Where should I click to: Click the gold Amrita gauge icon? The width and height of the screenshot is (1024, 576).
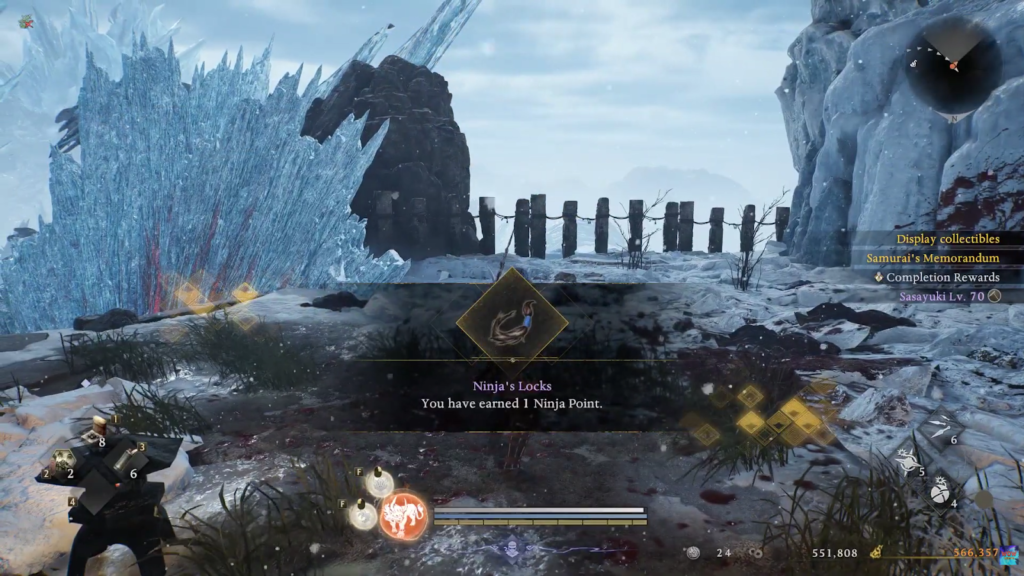pyautogui.click(x=876, y=552)
